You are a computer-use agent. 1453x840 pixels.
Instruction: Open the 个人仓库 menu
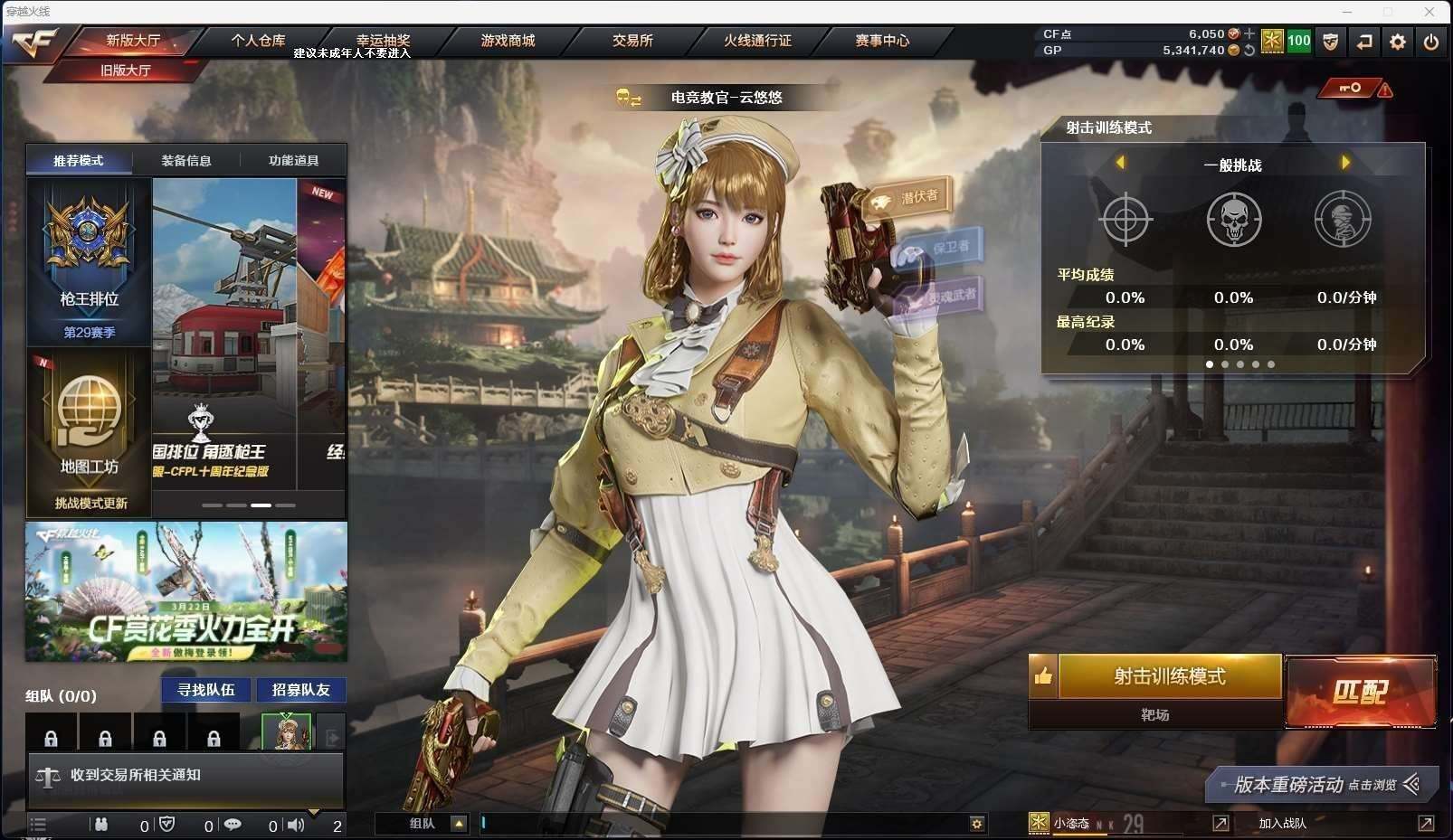[258, 41]
